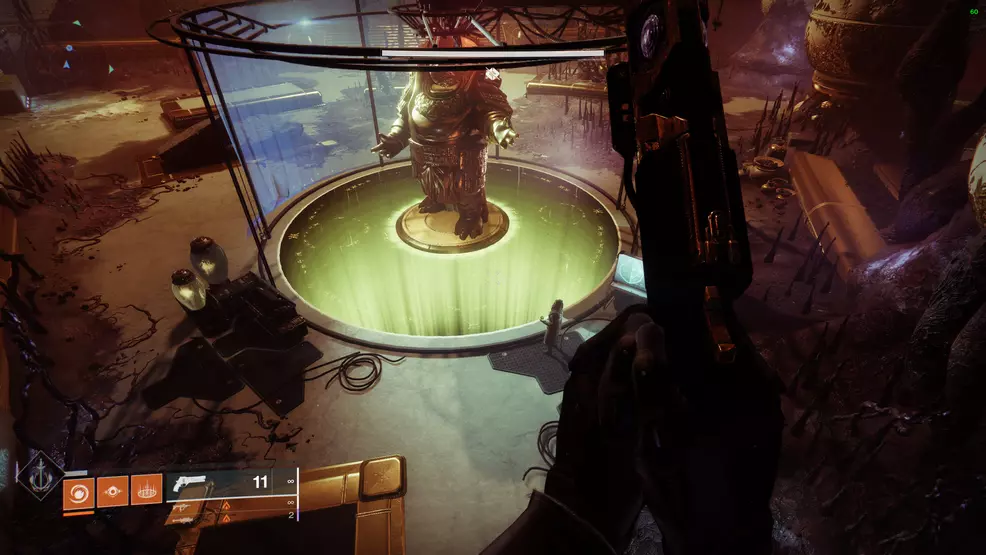Select the swirling vortex grenade icon
Screen dimensions: 986x555
click(x=79, y=490)
